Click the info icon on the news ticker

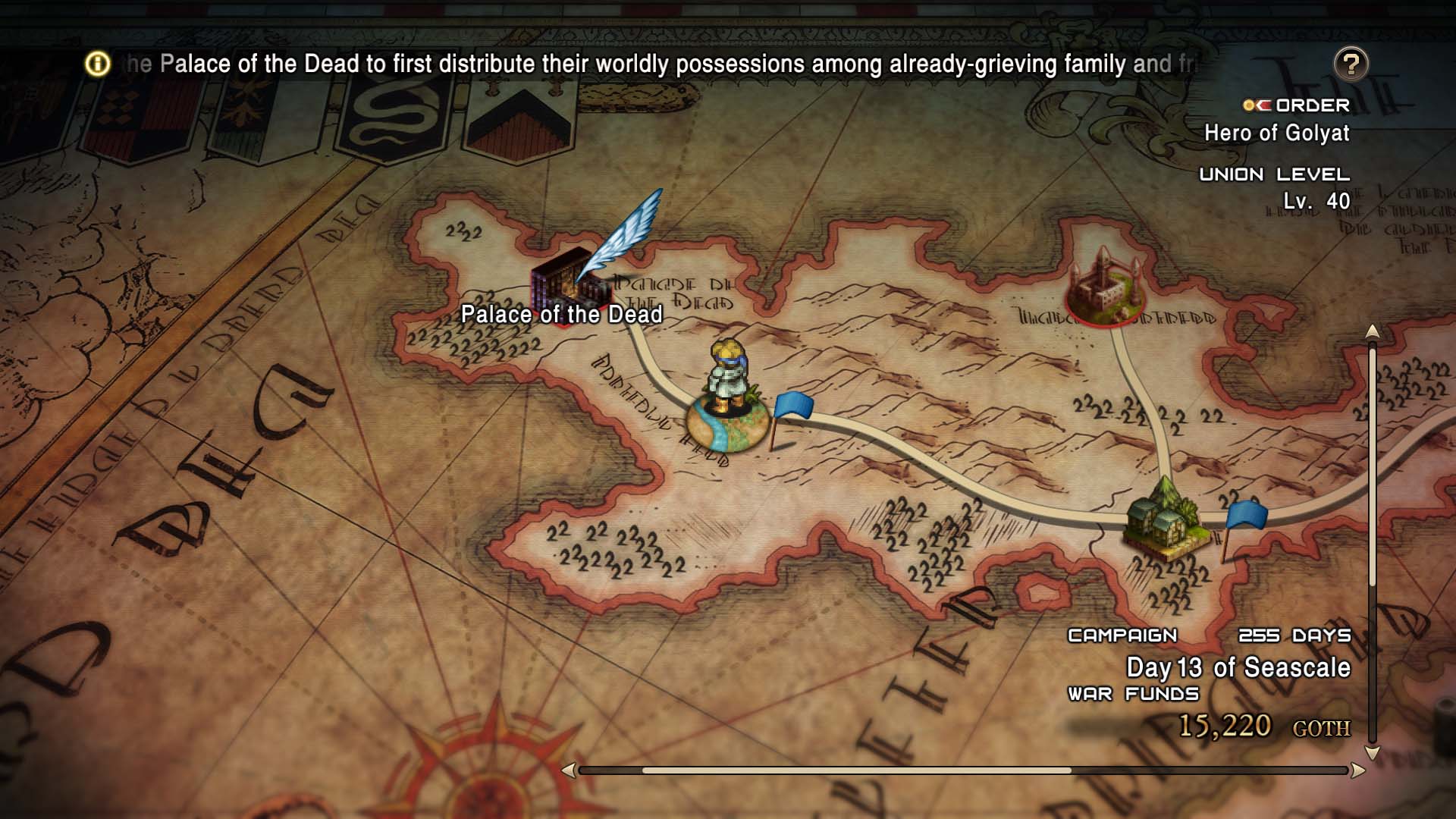pos(96,64)
